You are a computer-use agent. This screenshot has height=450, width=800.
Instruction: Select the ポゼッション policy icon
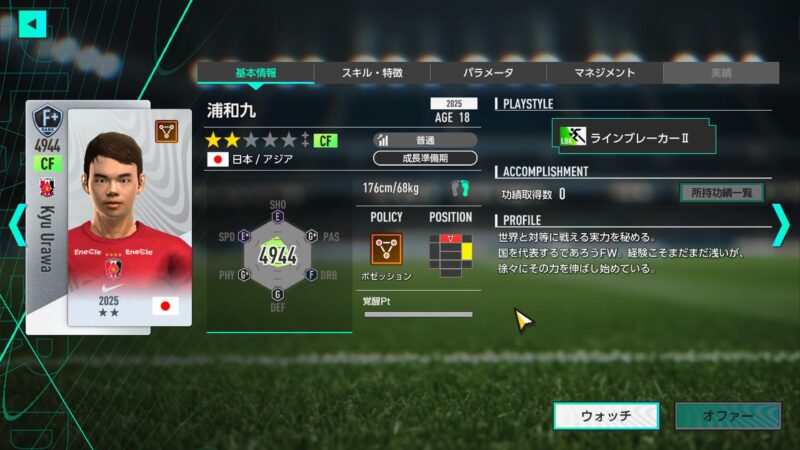click(386, 248)
